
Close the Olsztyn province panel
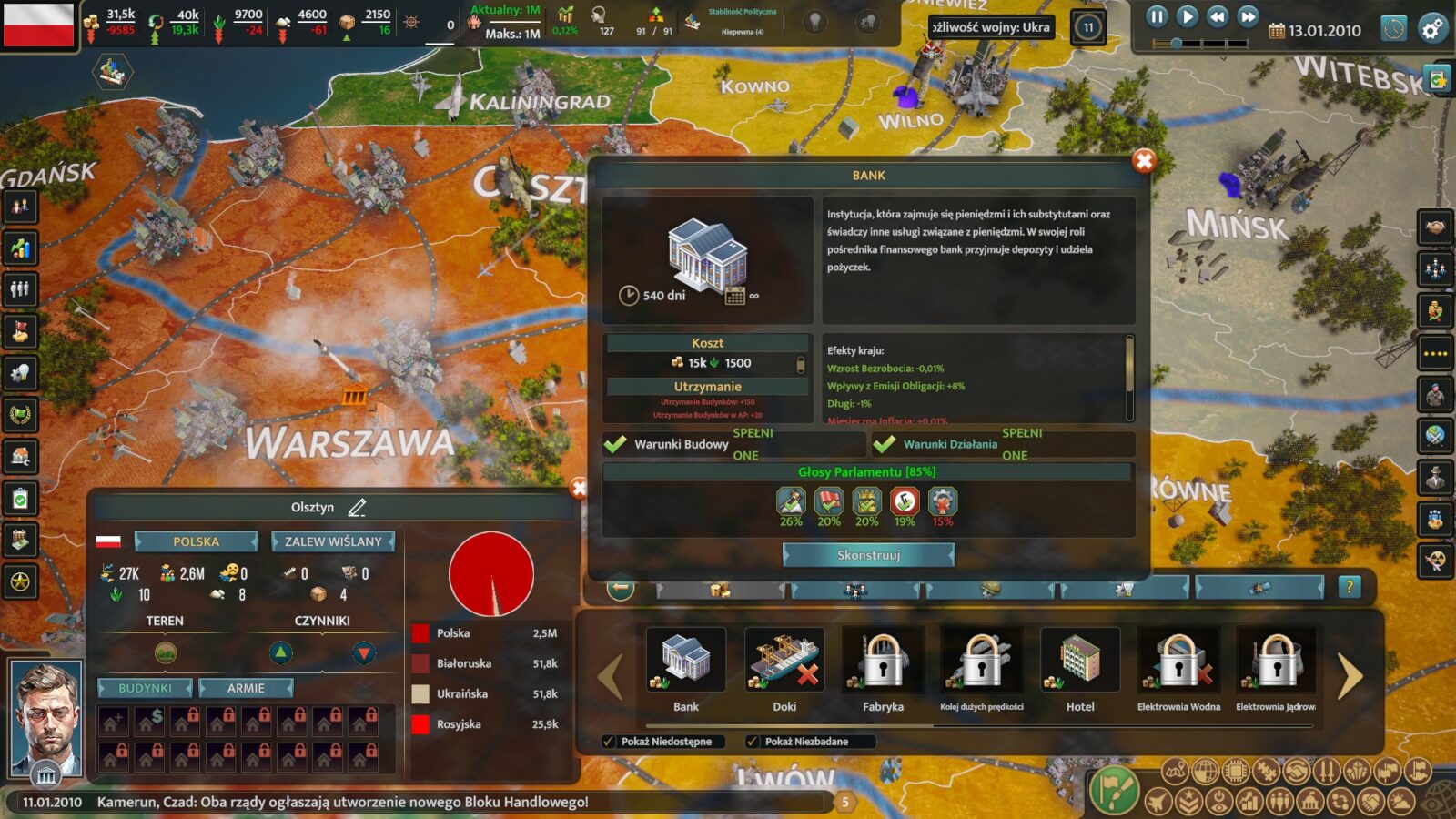click(x=578, y=489)
